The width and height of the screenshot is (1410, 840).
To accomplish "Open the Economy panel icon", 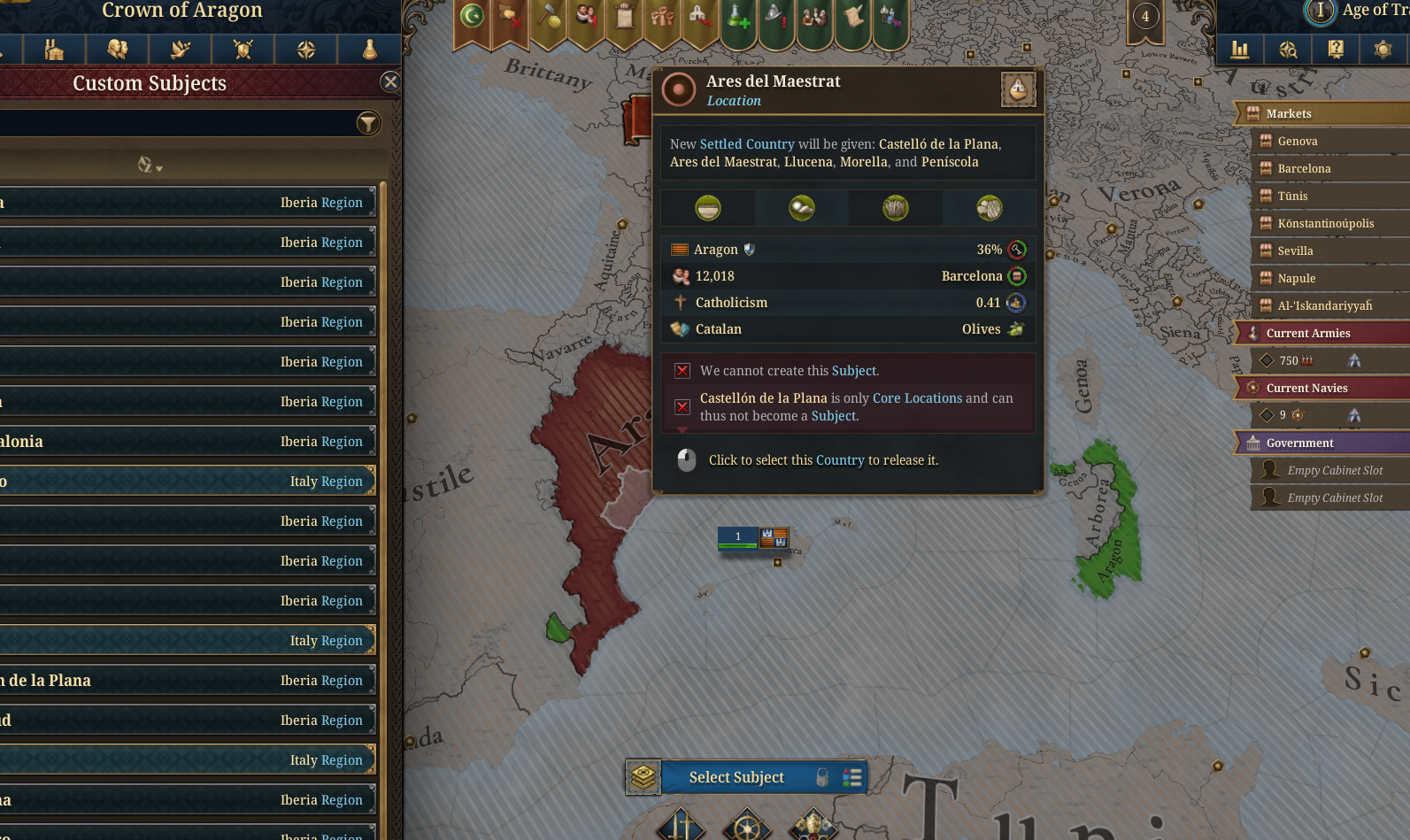I will (x=54, y=50).
